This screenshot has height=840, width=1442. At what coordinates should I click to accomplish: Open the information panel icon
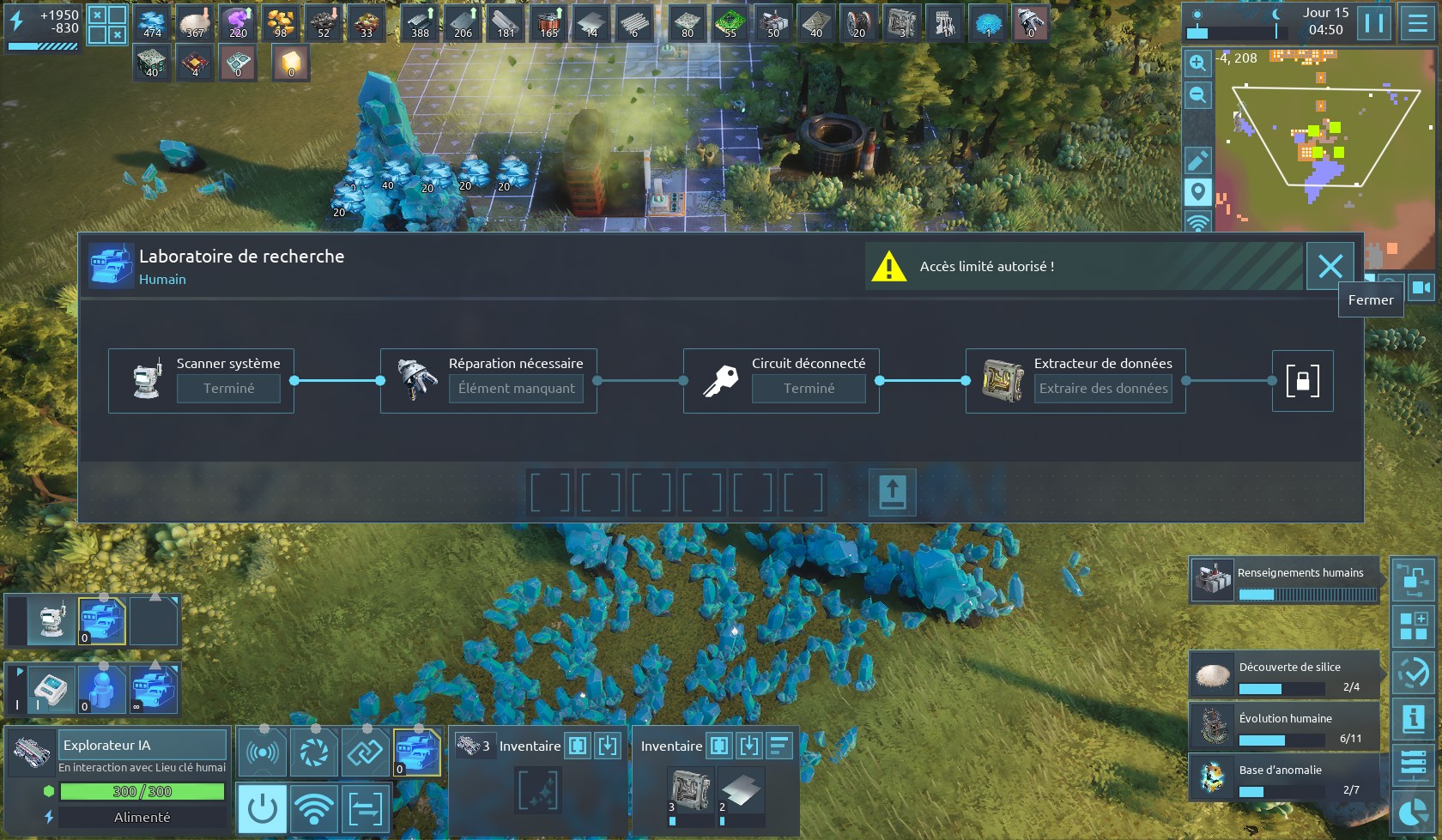1413,717
